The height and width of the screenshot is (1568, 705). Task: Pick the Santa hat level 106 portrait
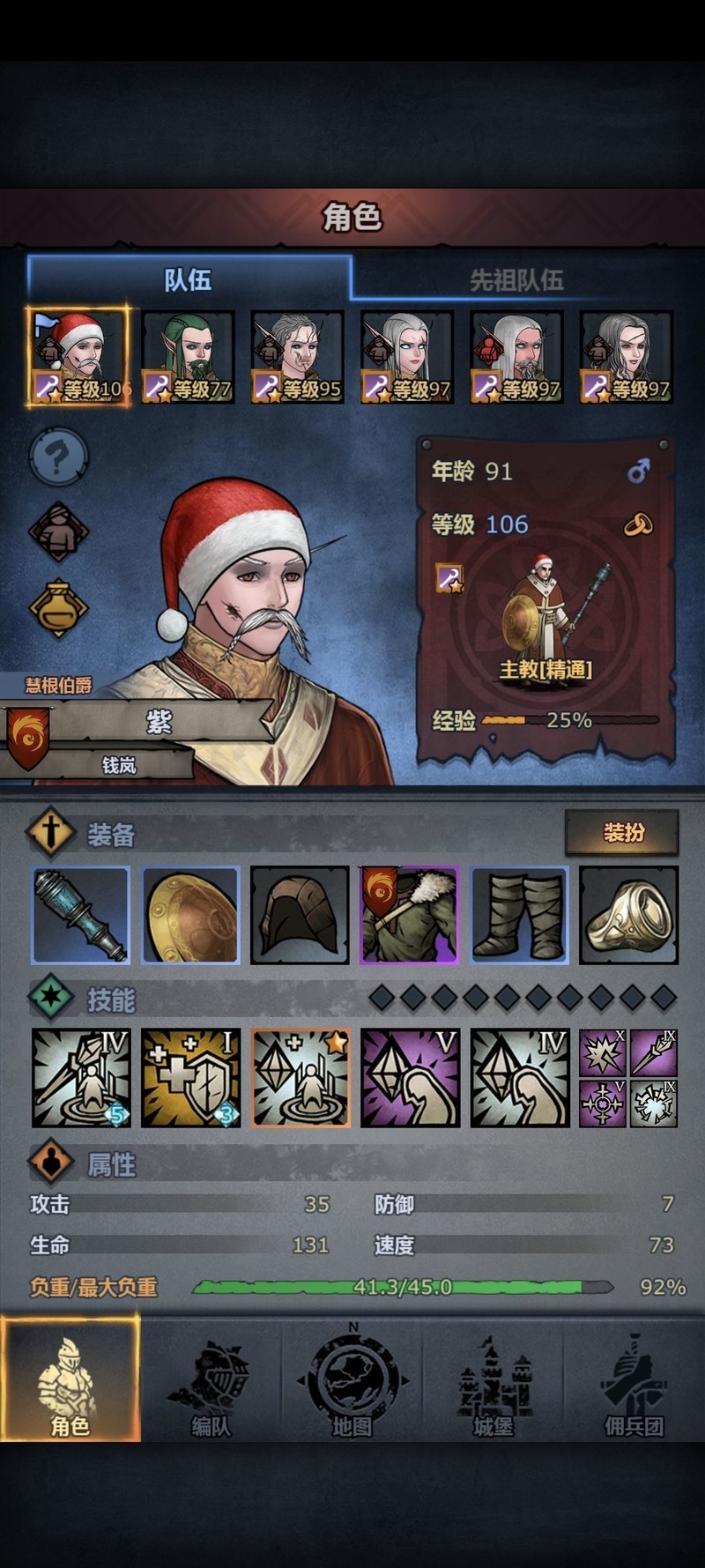[x=78, y=357]
